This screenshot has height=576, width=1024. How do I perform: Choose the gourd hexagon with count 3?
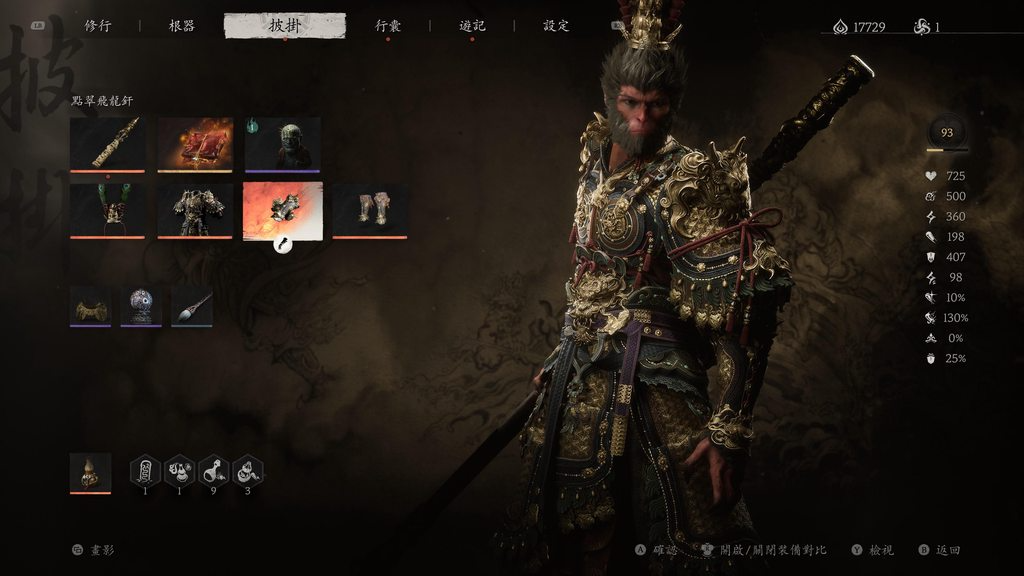248,470
